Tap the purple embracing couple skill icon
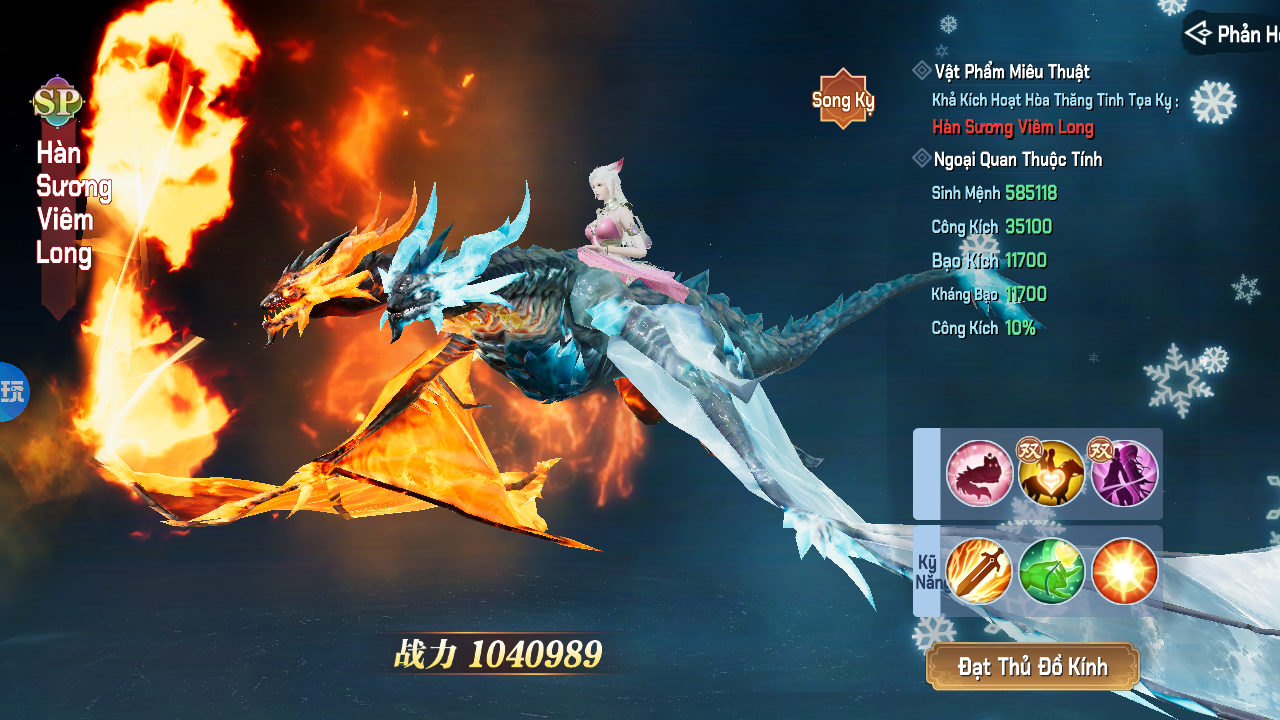 [1124, 474]
